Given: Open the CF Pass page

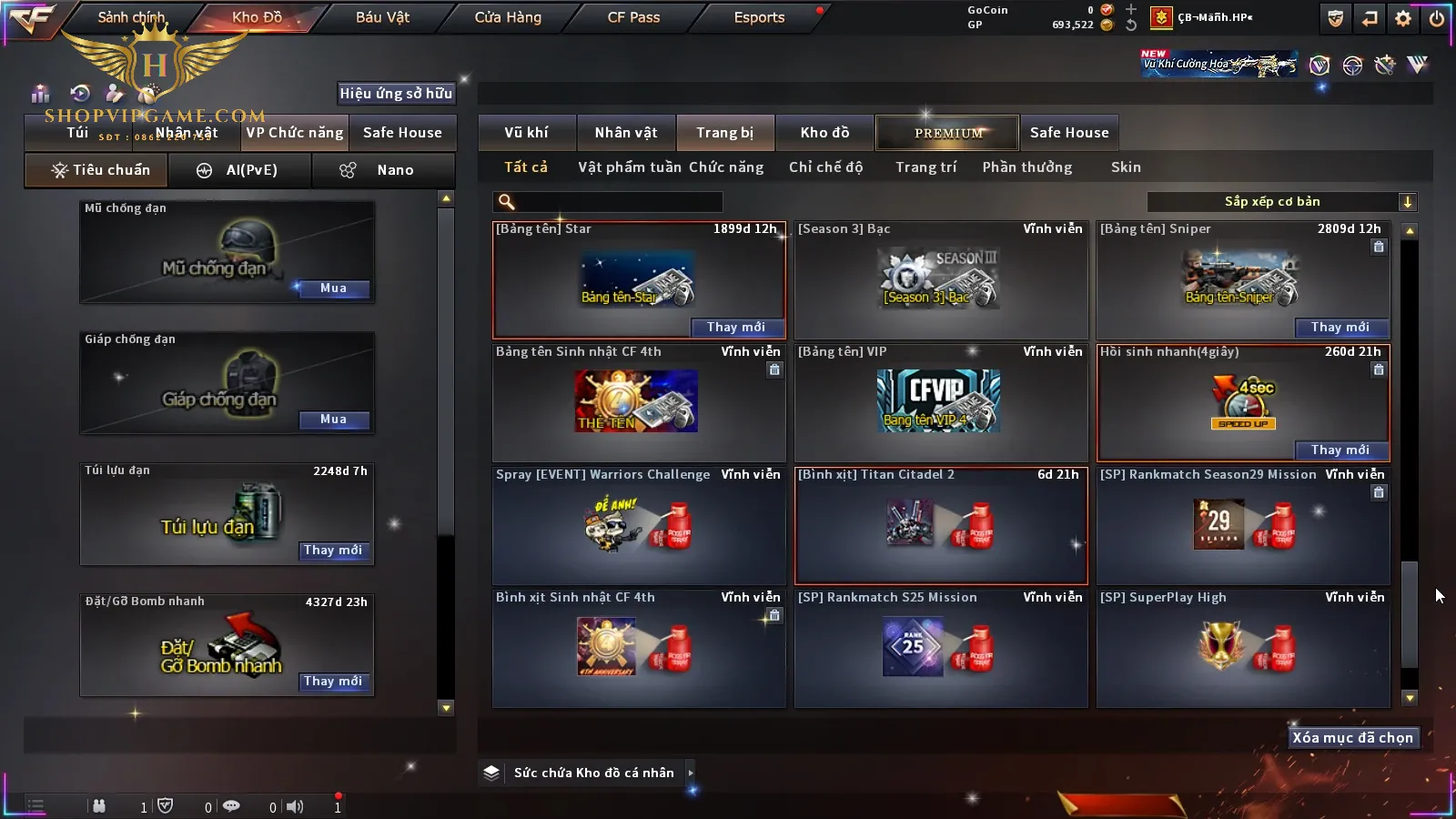Looking at the screenshot, I should tap(633, 17).
